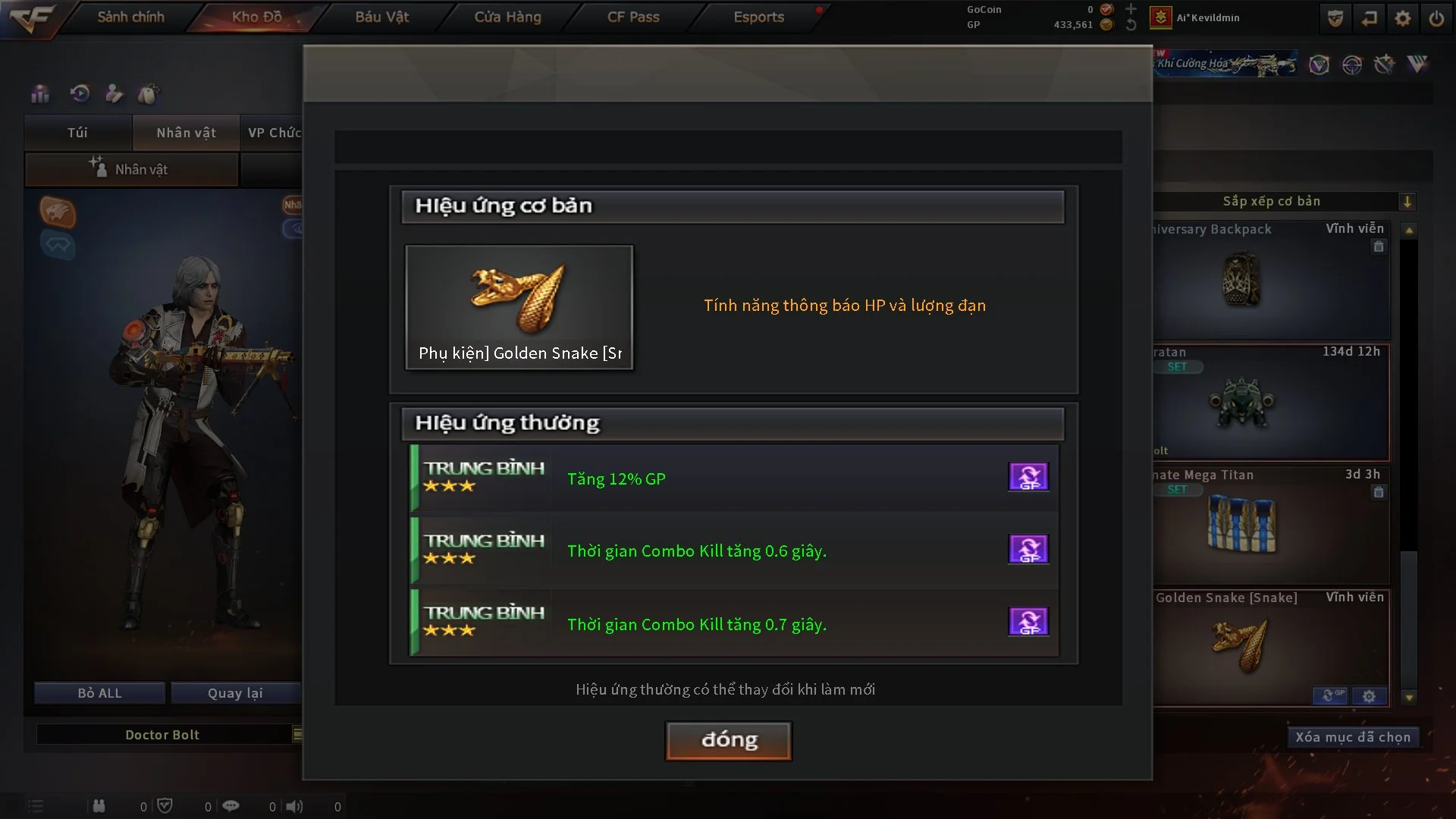Click the Quay lại back button
The height and width of the screenshot is (819, 1456).
235,693
